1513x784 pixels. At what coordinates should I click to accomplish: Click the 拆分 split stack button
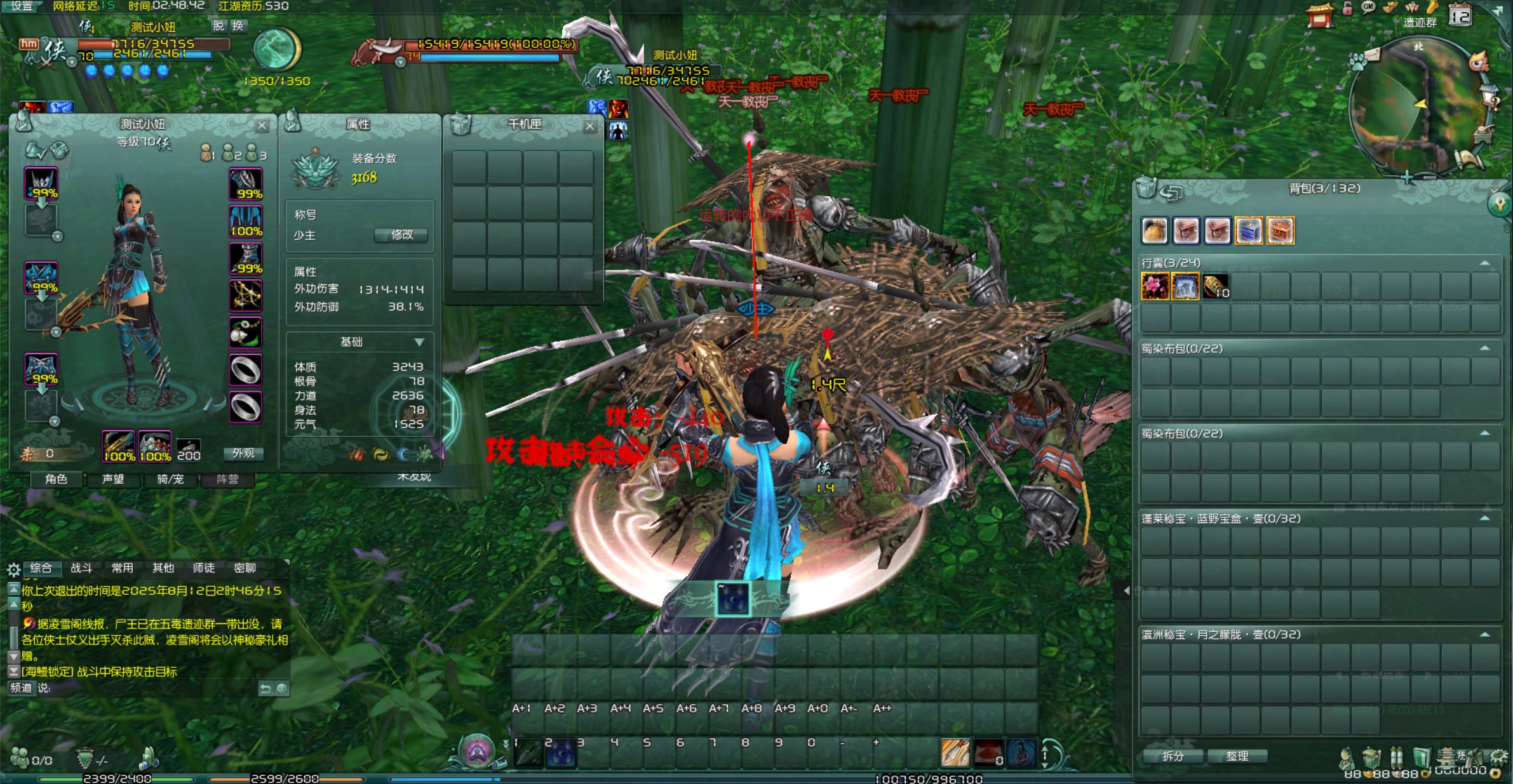tap(1173, 756)
